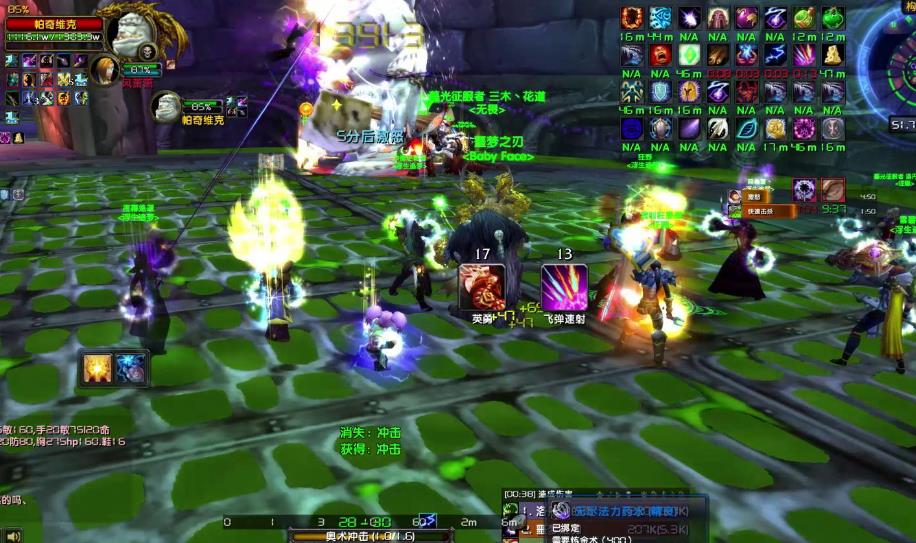Click the green frog hex icon
Image resolution: width=916 pixels, height=543 pixels.
[833, 18]
